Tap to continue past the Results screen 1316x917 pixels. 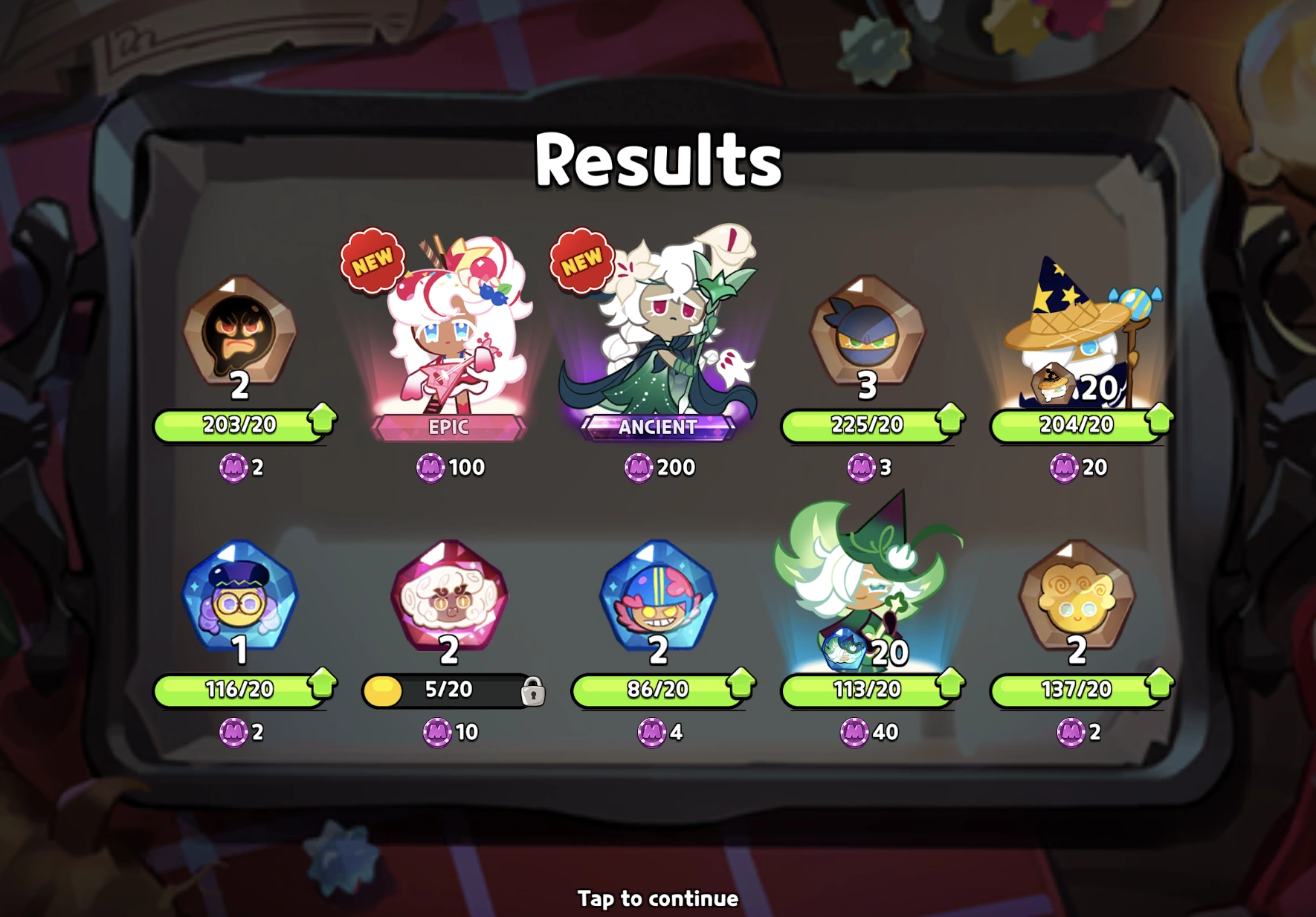pyautogui.click(x=657, y=898)
